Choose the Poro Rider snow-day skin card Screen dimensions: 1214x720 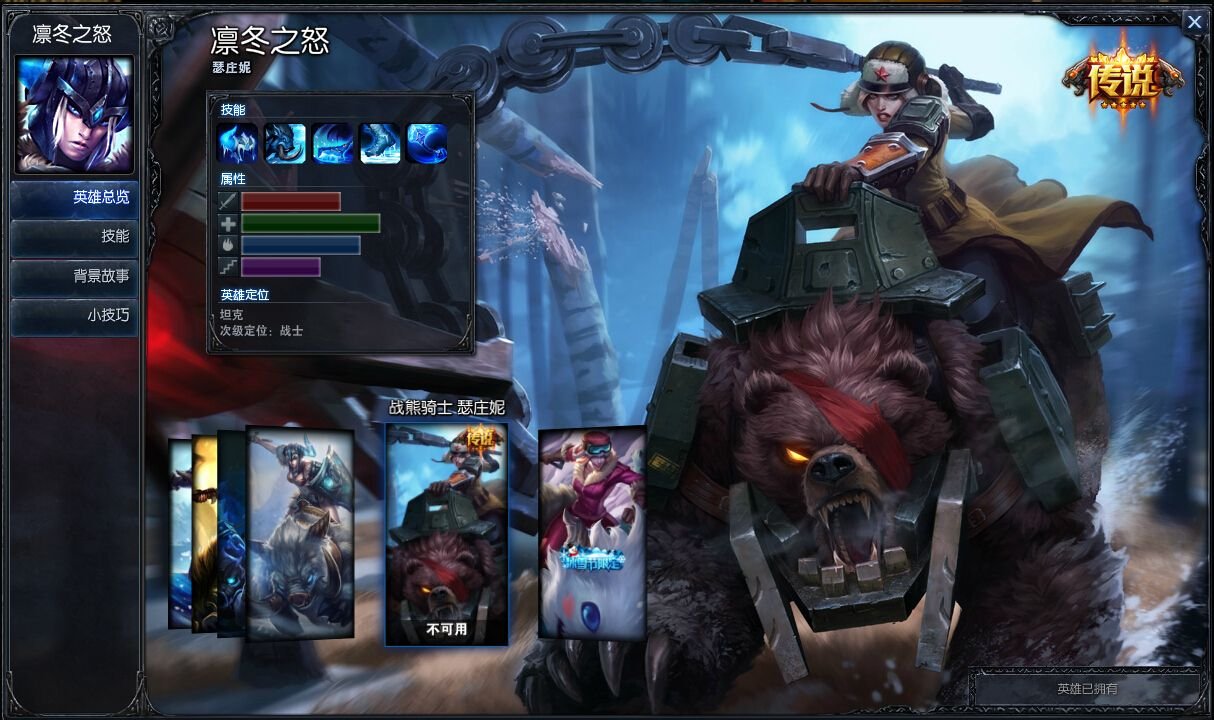click(592, 532)
